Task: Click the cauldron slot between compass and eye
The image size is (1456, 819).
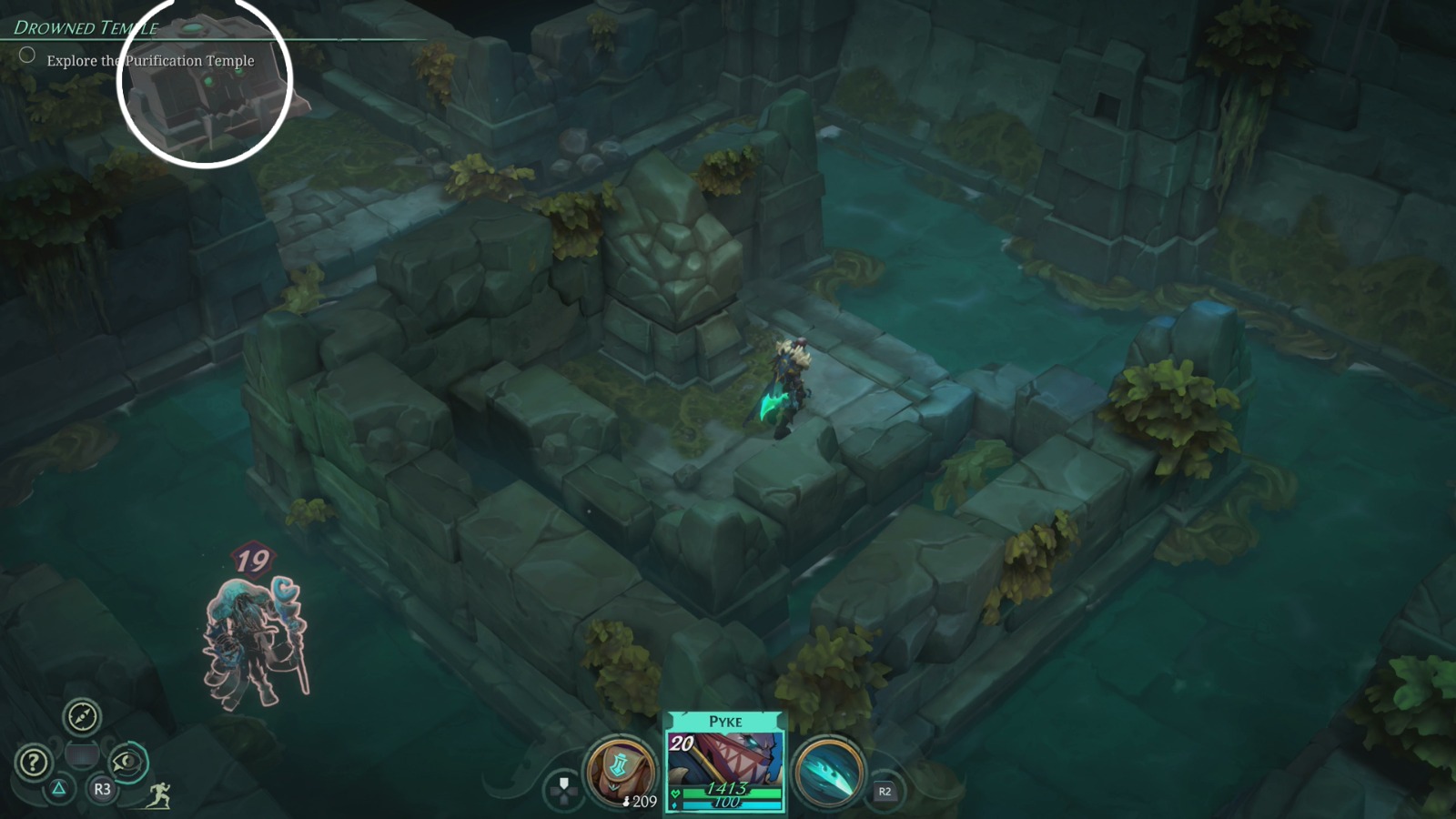Action: click(x=83, y=753)
